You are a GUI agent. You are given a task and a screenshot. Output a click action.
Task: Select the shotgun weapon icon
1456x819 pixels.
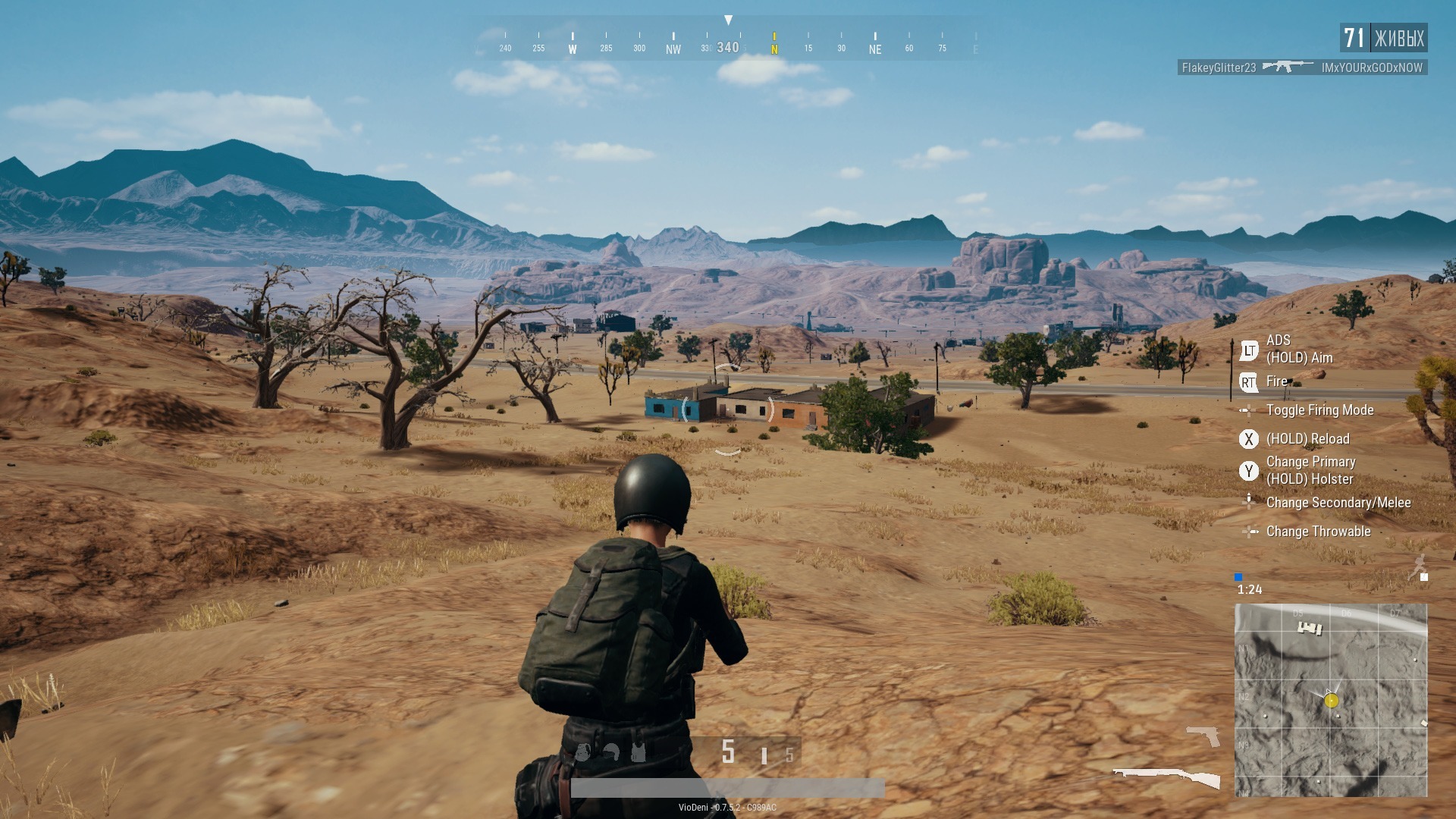coord(1166,777)
